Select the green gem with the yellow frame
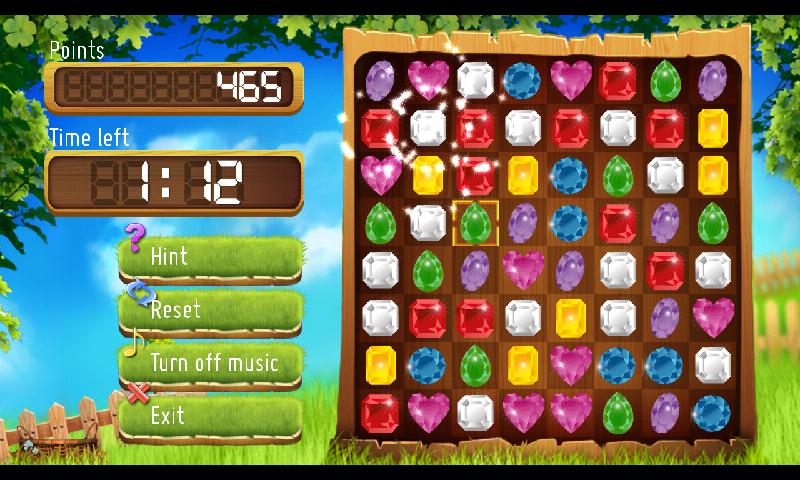The image size is (800, 480). pos(474,222)
